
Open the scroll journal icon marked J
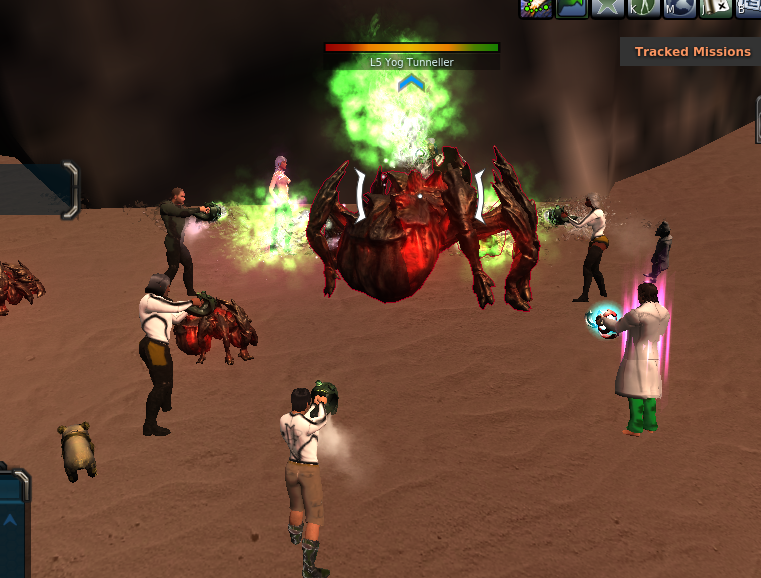(714, 8)
